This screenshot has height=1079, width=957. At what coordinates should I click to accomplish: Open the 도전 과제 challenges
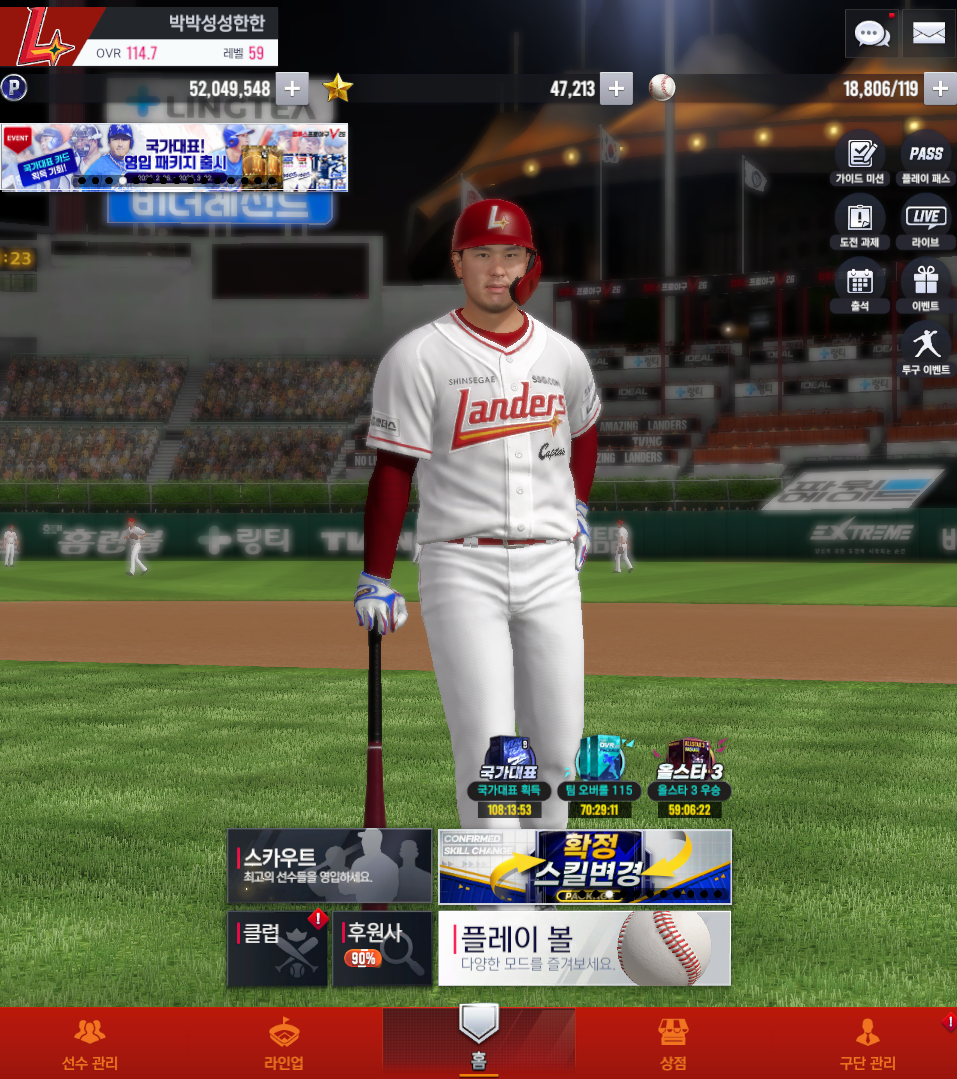[860, 223]
